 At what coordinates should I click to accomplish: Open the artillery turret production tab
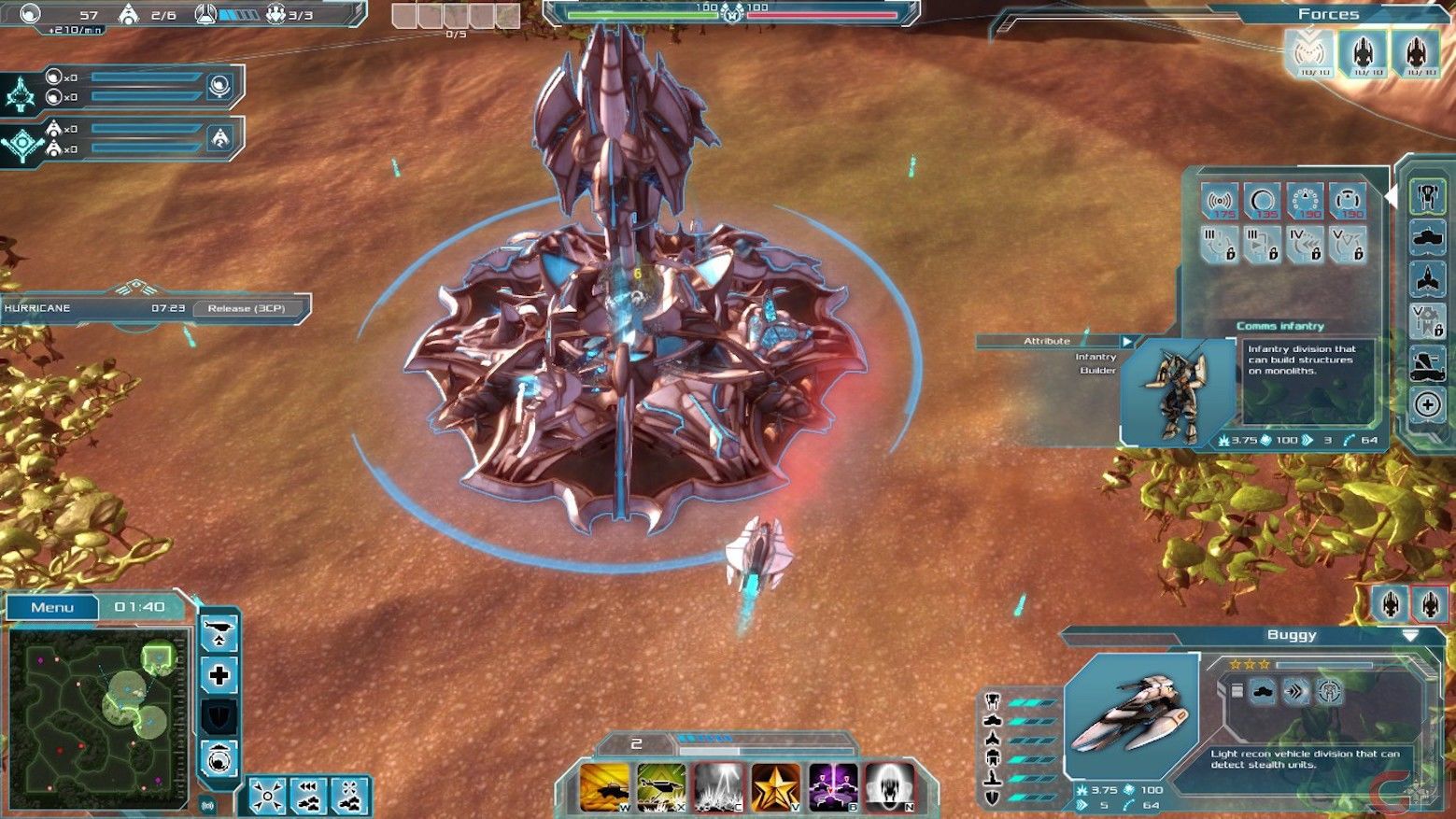pyautogui.click(x=1426, y=363)
